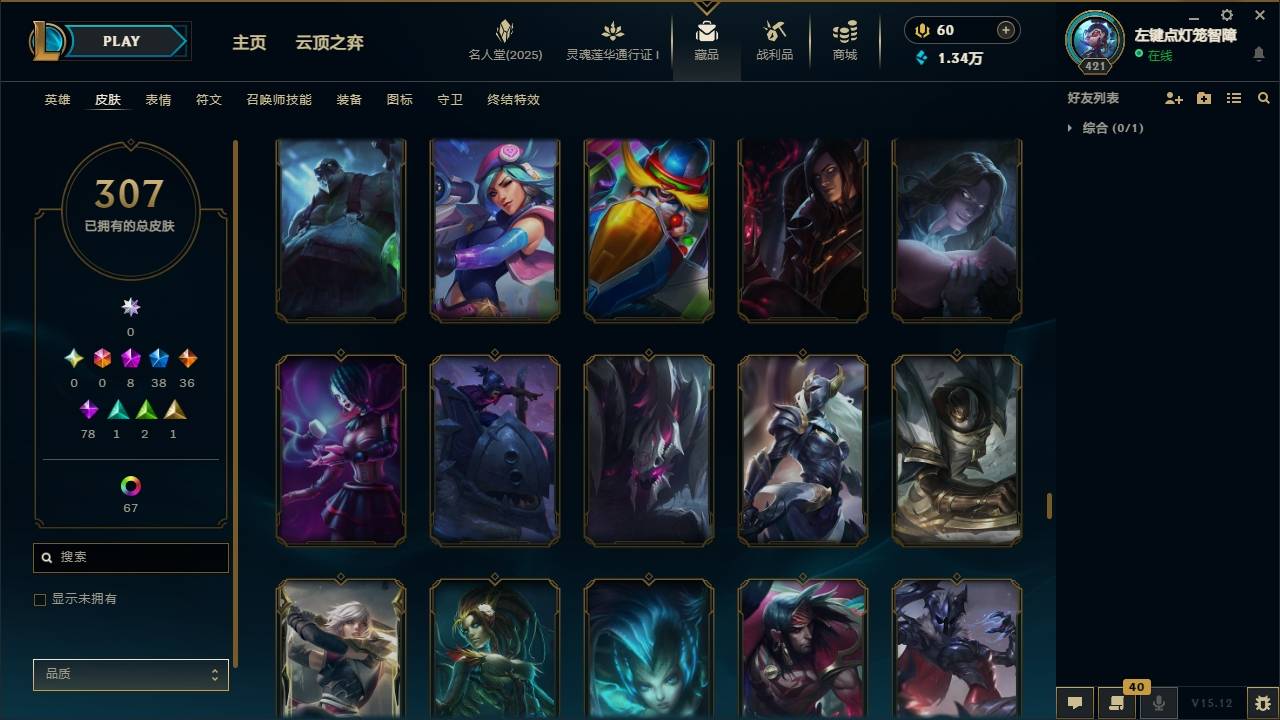
Task: Toggle the 显示未拥有 checkbox
Action: tap(40, 599)
